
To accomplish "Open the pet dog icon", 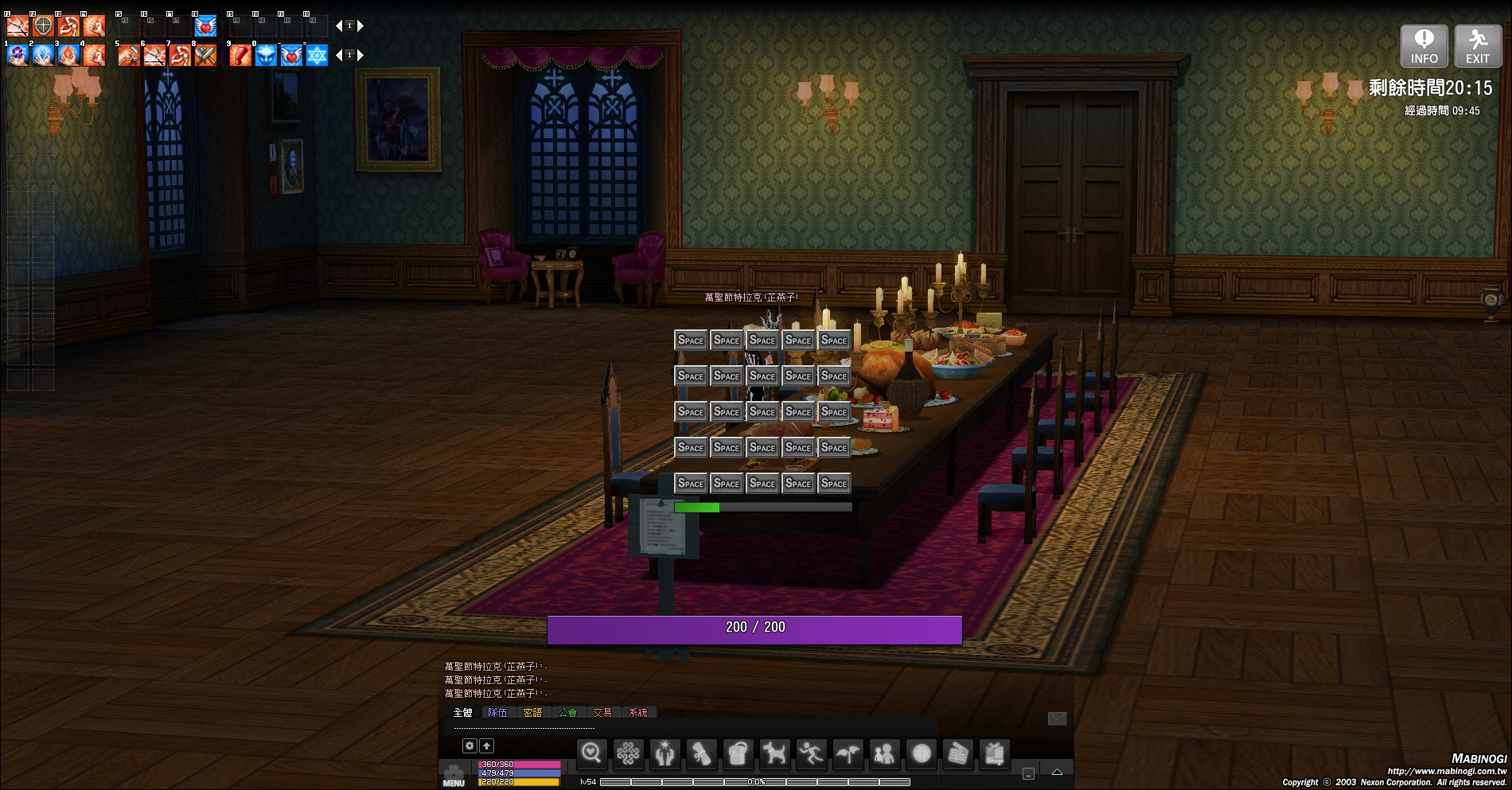I will pyautogui.click(x=774, y=753).
